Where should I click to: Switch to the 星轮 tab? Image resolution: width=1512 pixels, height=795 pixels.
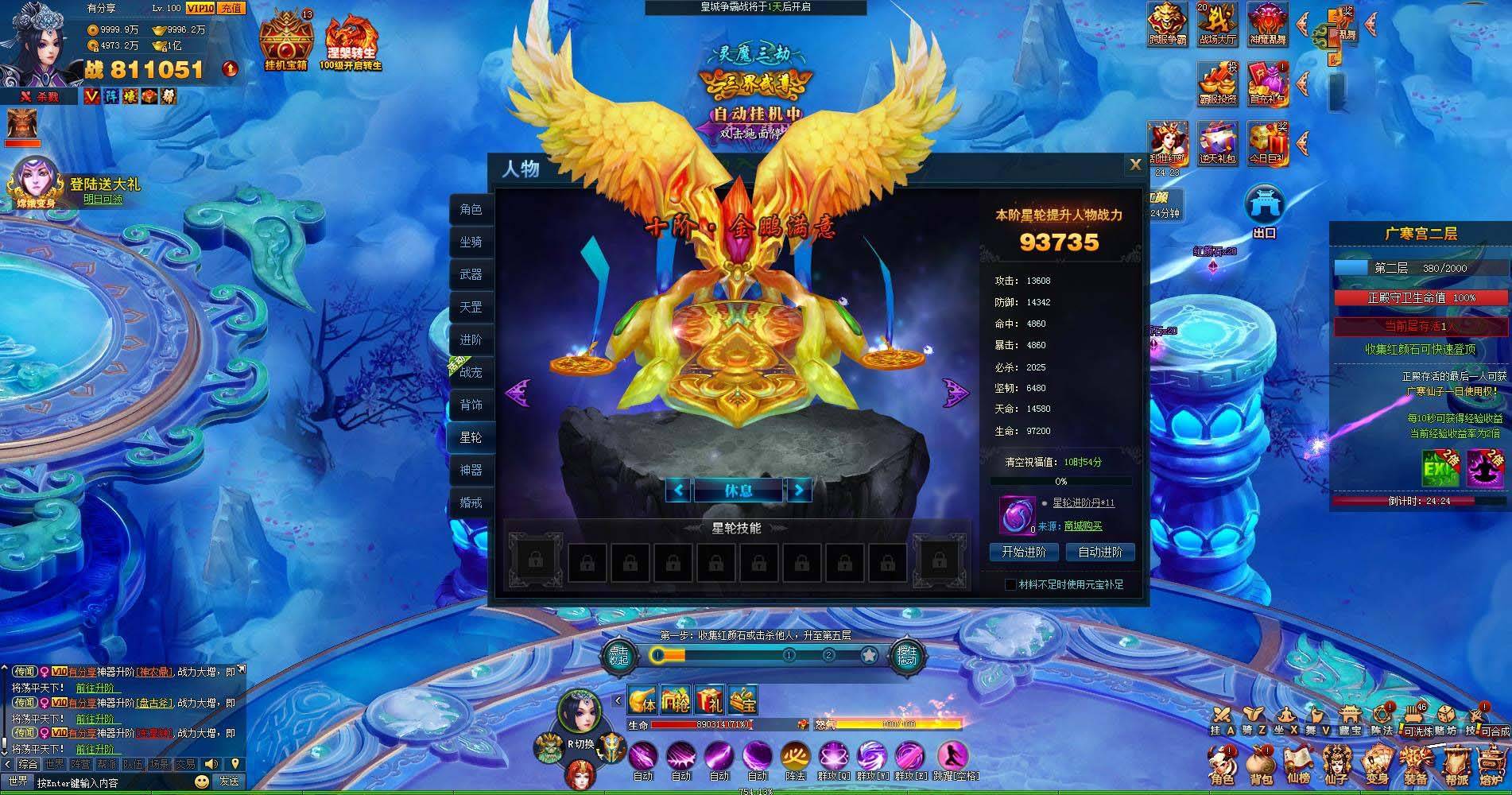click(471, 437)
